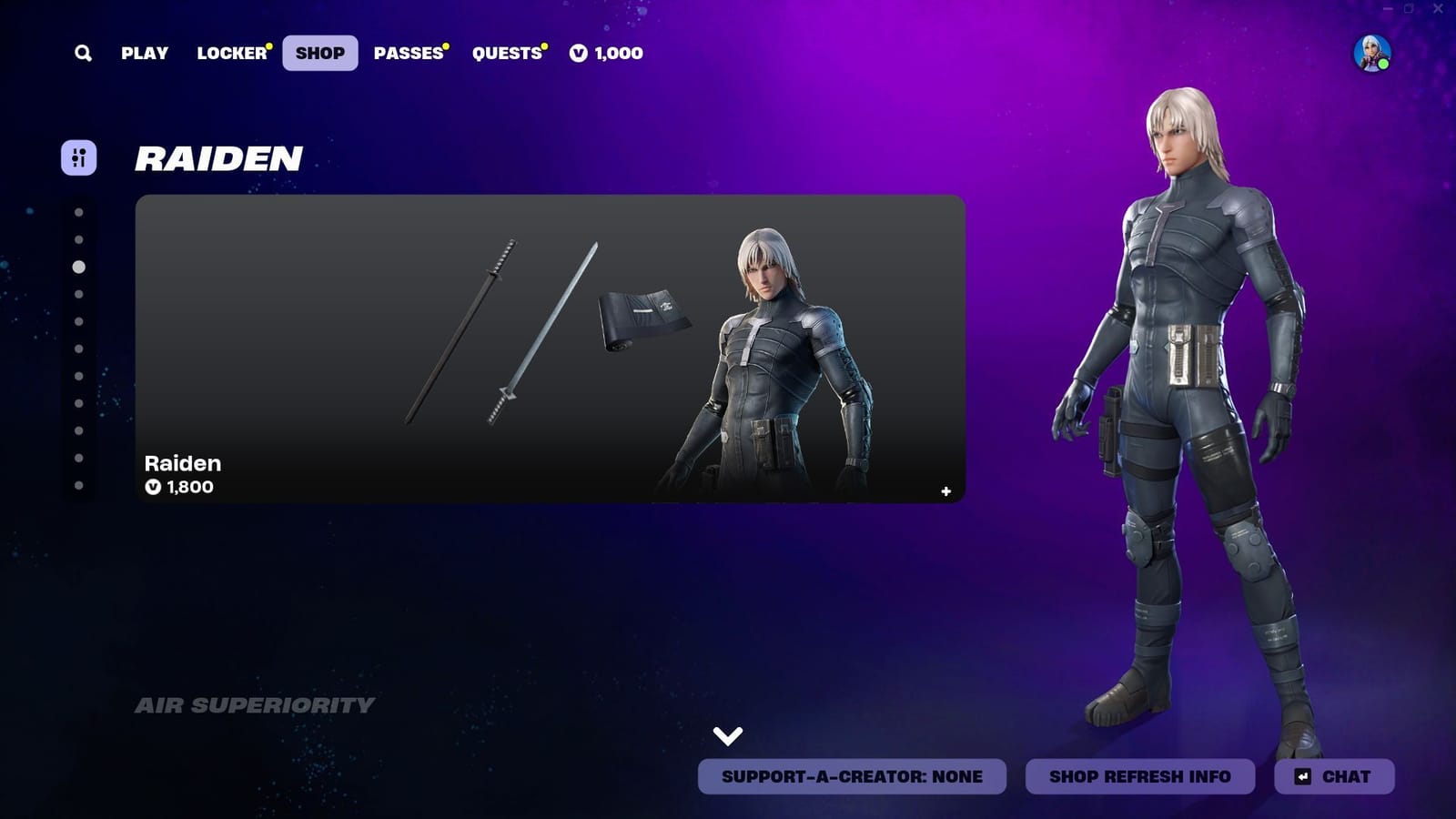Click the V-Bucks currency coin icon
This screenshot has height=819, width=1456.
576,54
